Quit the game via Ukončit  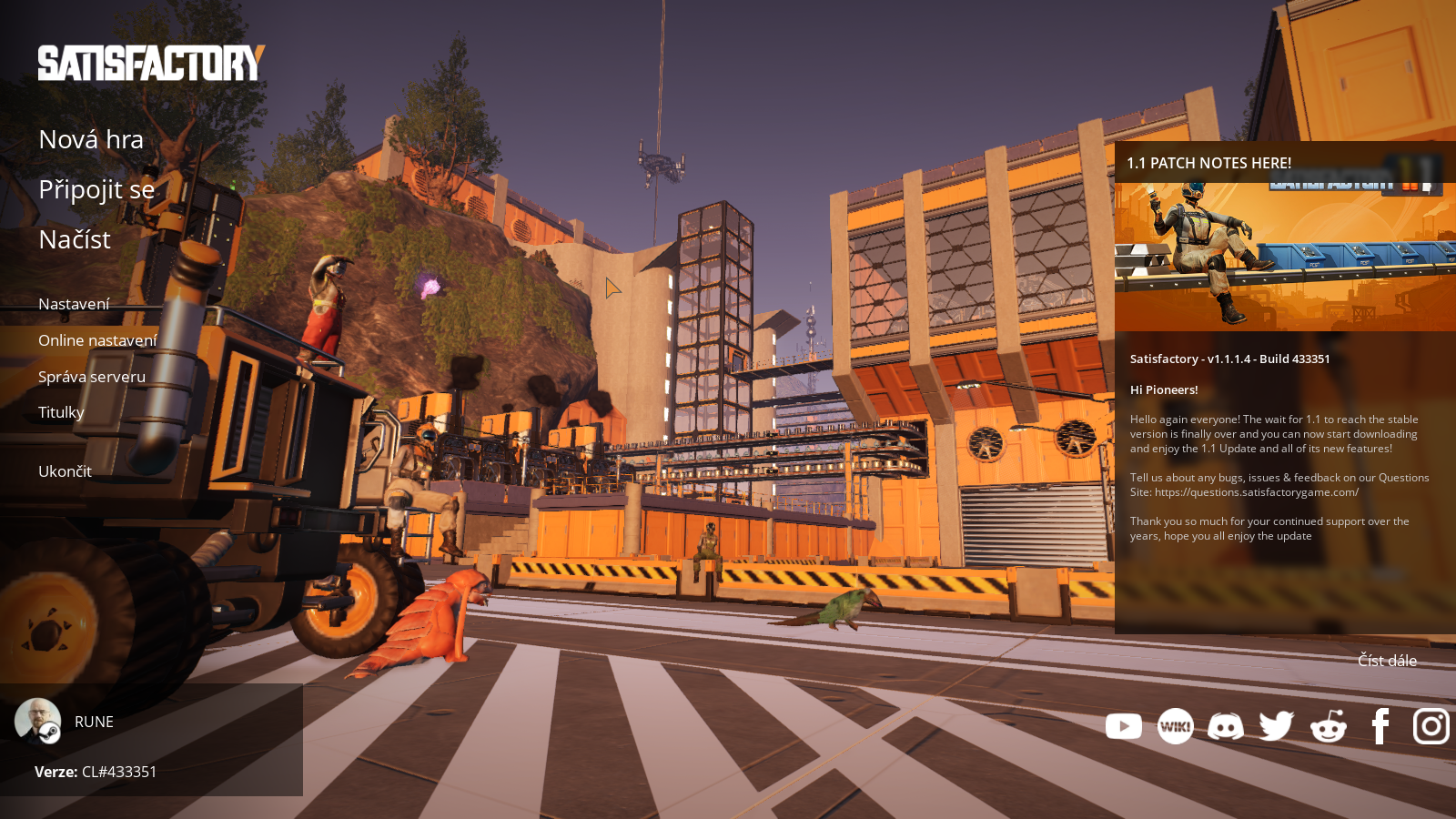[x=65, y=471]
